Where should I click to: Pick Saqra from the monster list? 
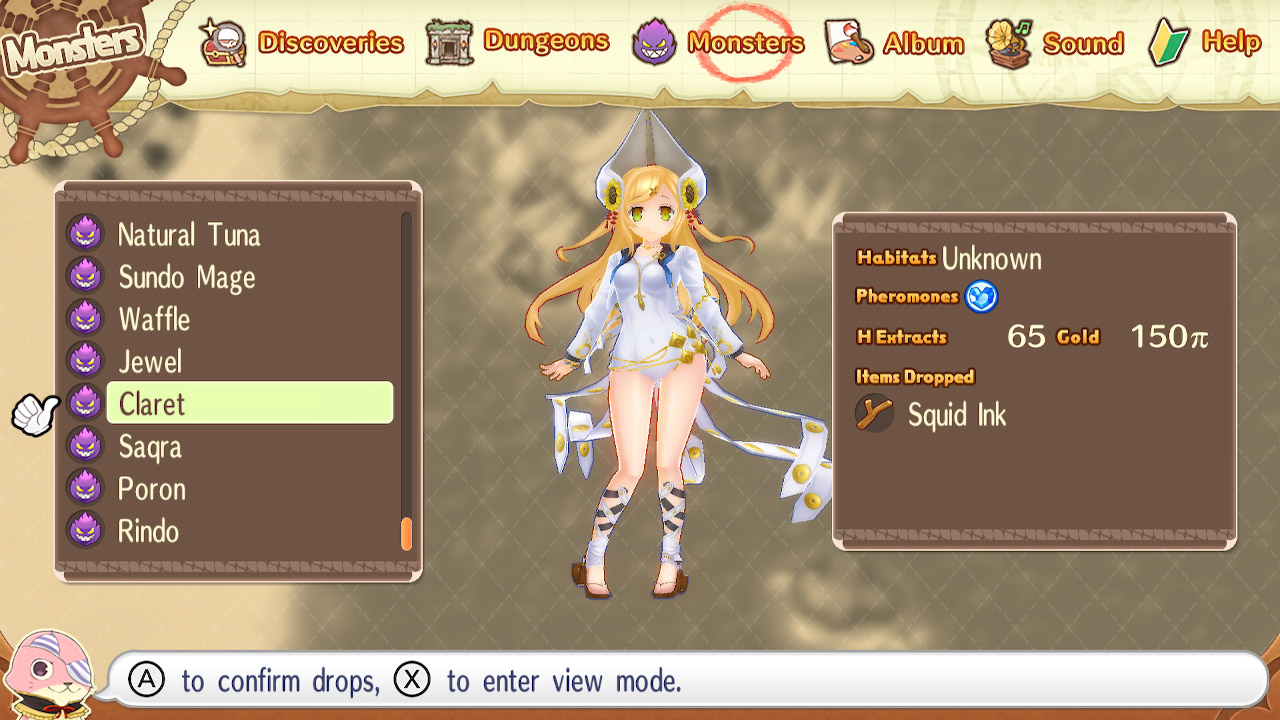point(150,446)
